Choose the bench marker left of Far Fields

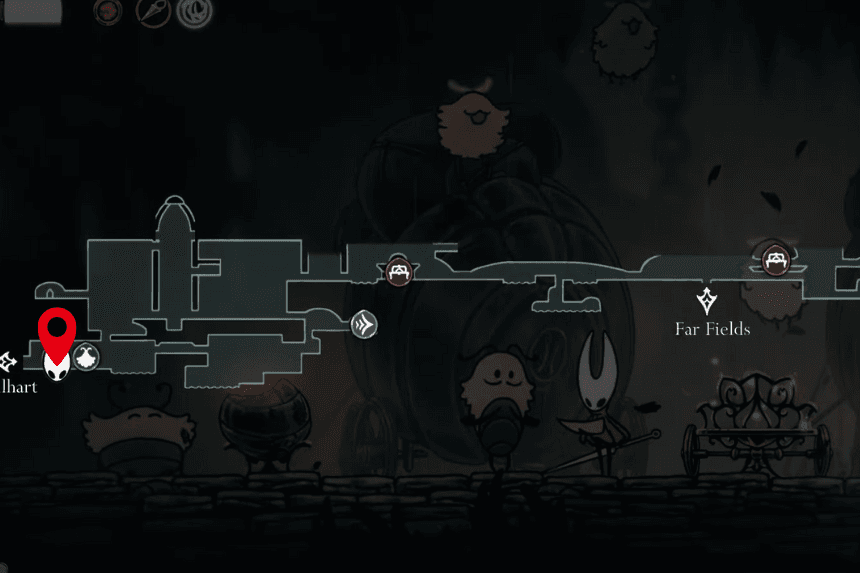click(399, 270)
